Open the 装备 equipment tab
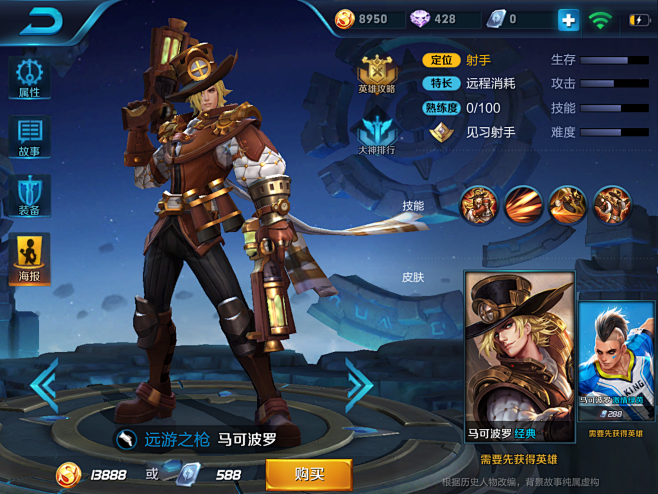Viewport: 658px width, 494px height. tap(29, 197)
